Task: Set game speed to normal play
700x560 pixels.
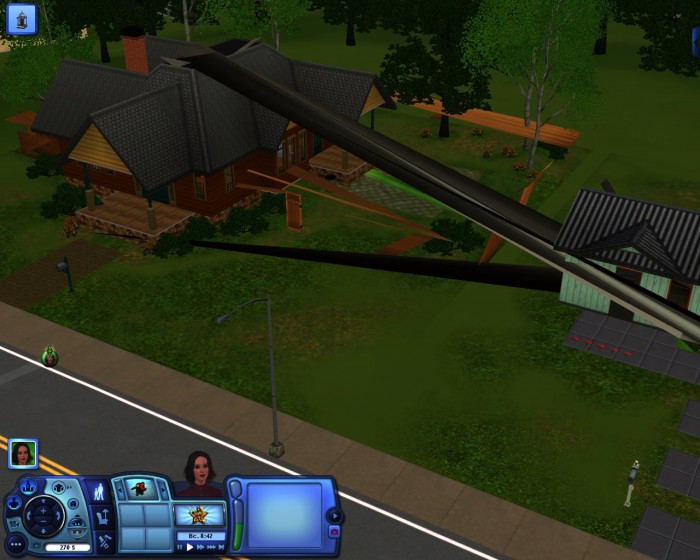Action: [x=190, y=547]
